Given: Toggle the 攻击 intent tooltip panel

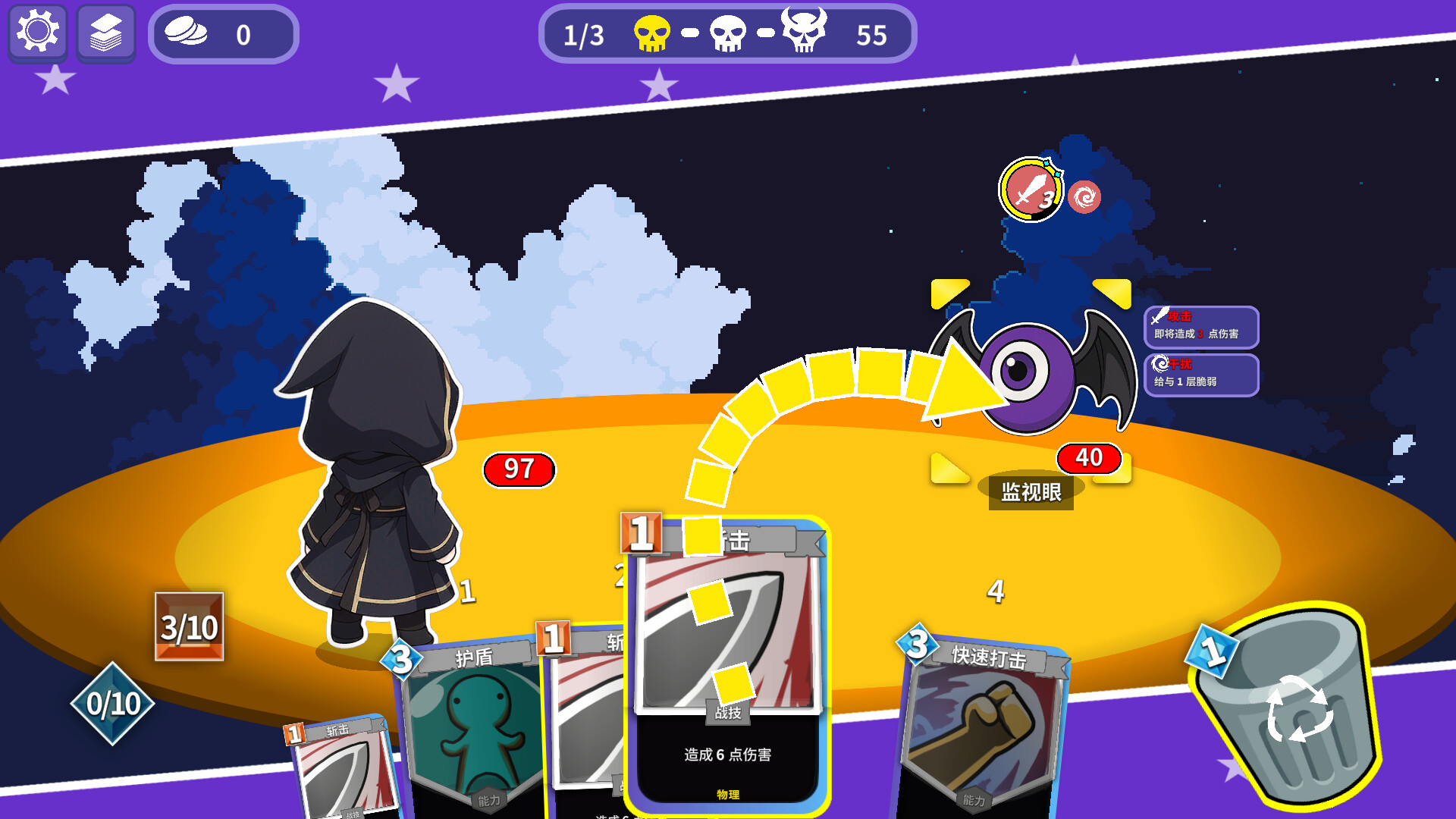Looking at the screenshot, I should tap(1201, 328).
